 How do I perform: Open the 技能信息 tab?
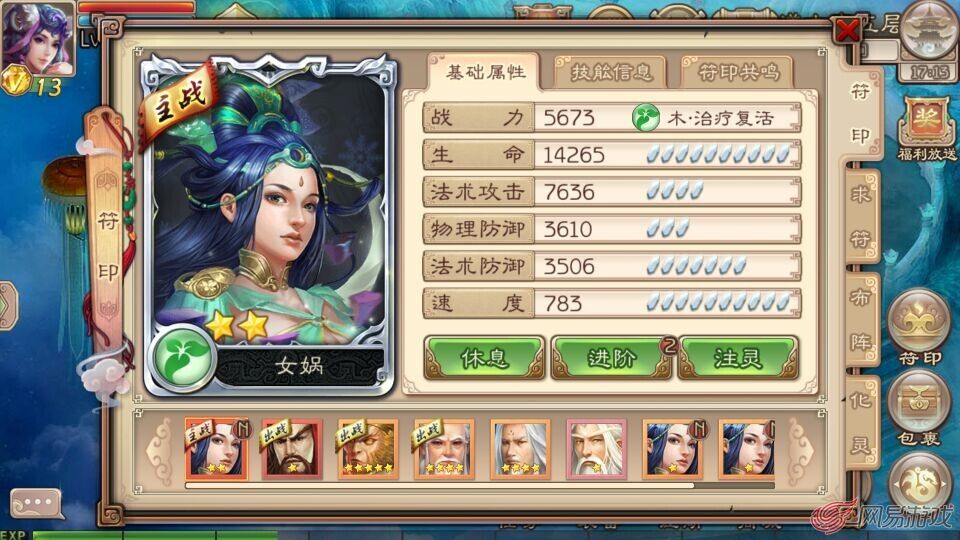(x=610, y=73)
